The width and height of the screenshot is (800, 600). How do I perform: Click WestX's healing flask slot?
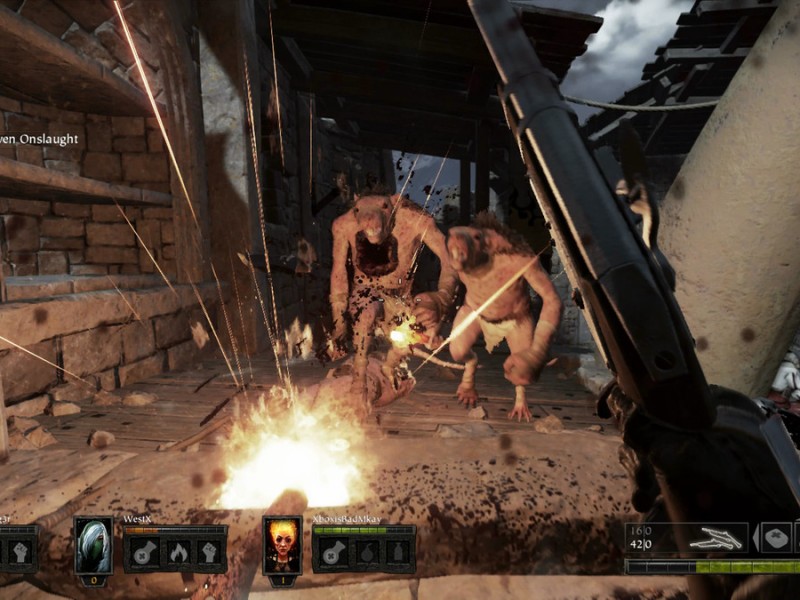click(x=143, y=552)
